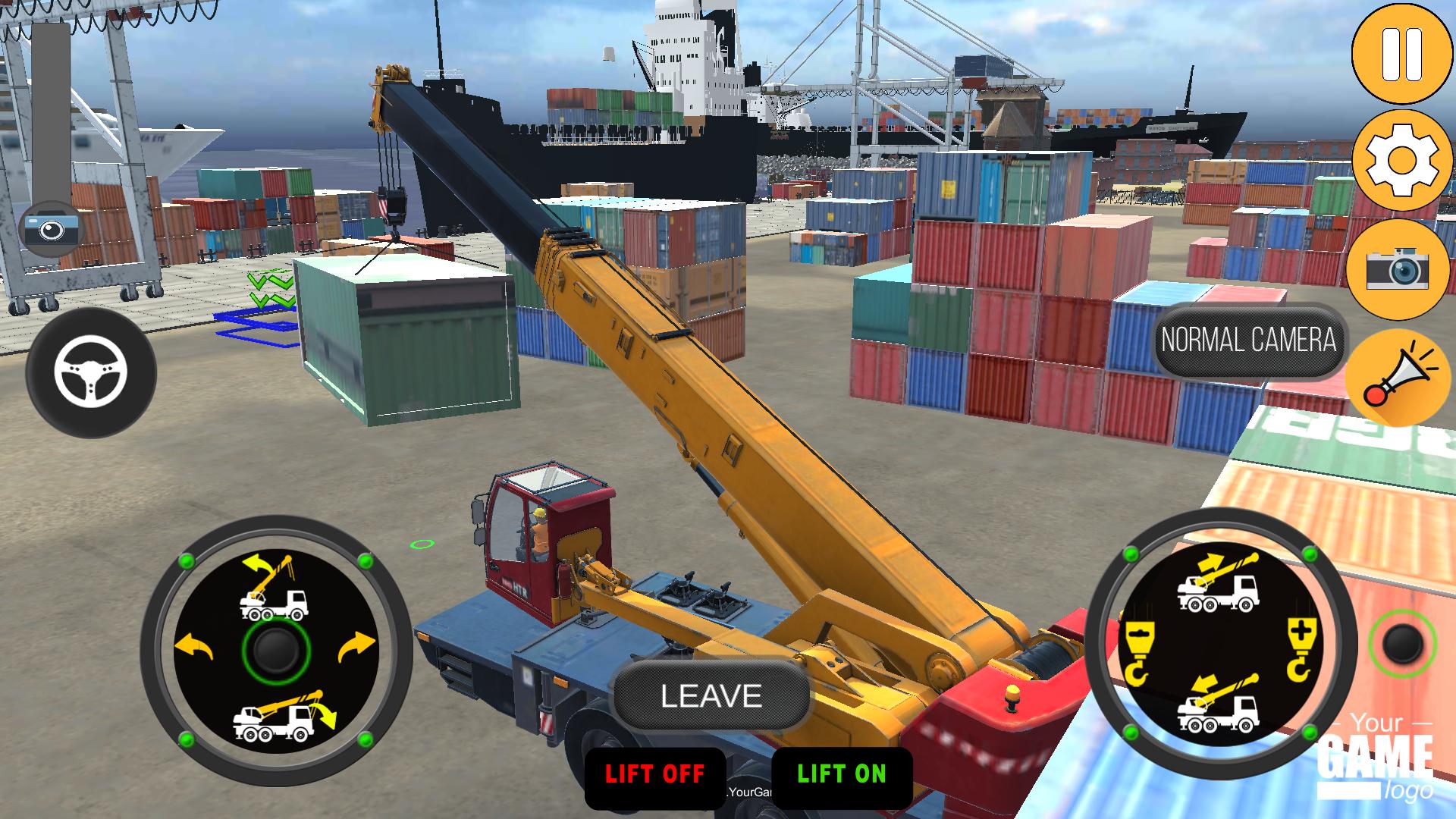Tap the orange camera view button

[x=1397, y=268]
